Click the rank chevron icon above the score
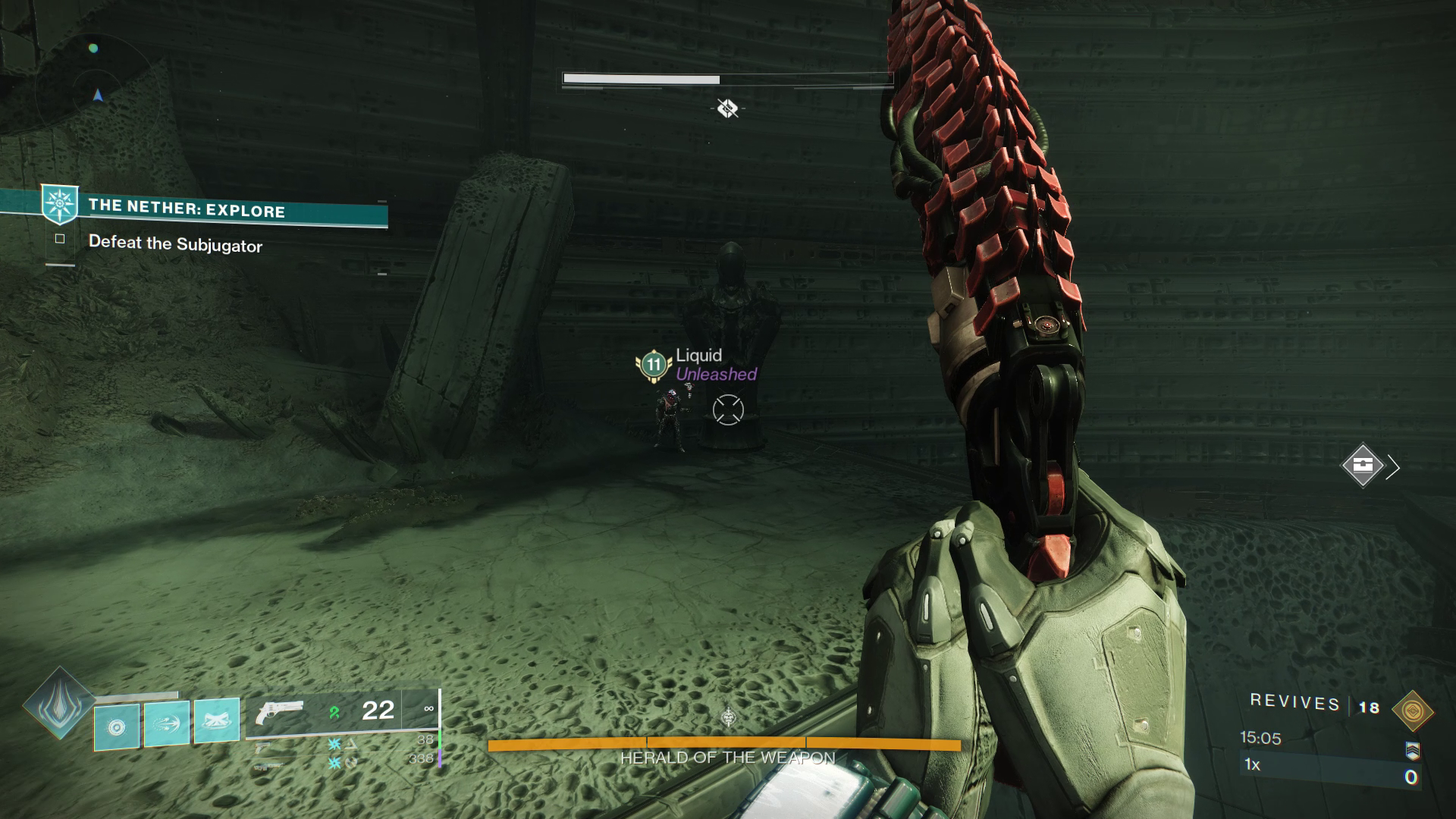 click(1414, 752)
